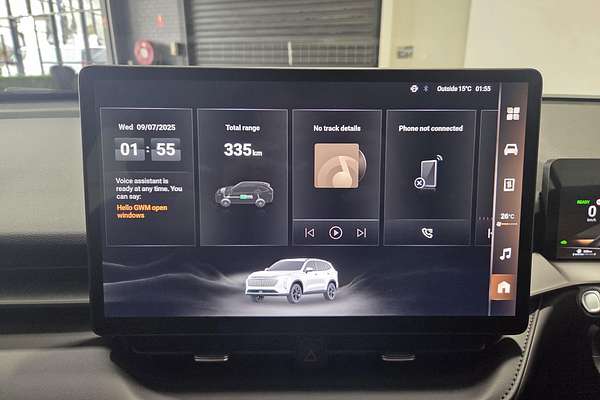Open the Phone not connected card
The width and height of the screenshot is (600, 400).
(429, 165)
